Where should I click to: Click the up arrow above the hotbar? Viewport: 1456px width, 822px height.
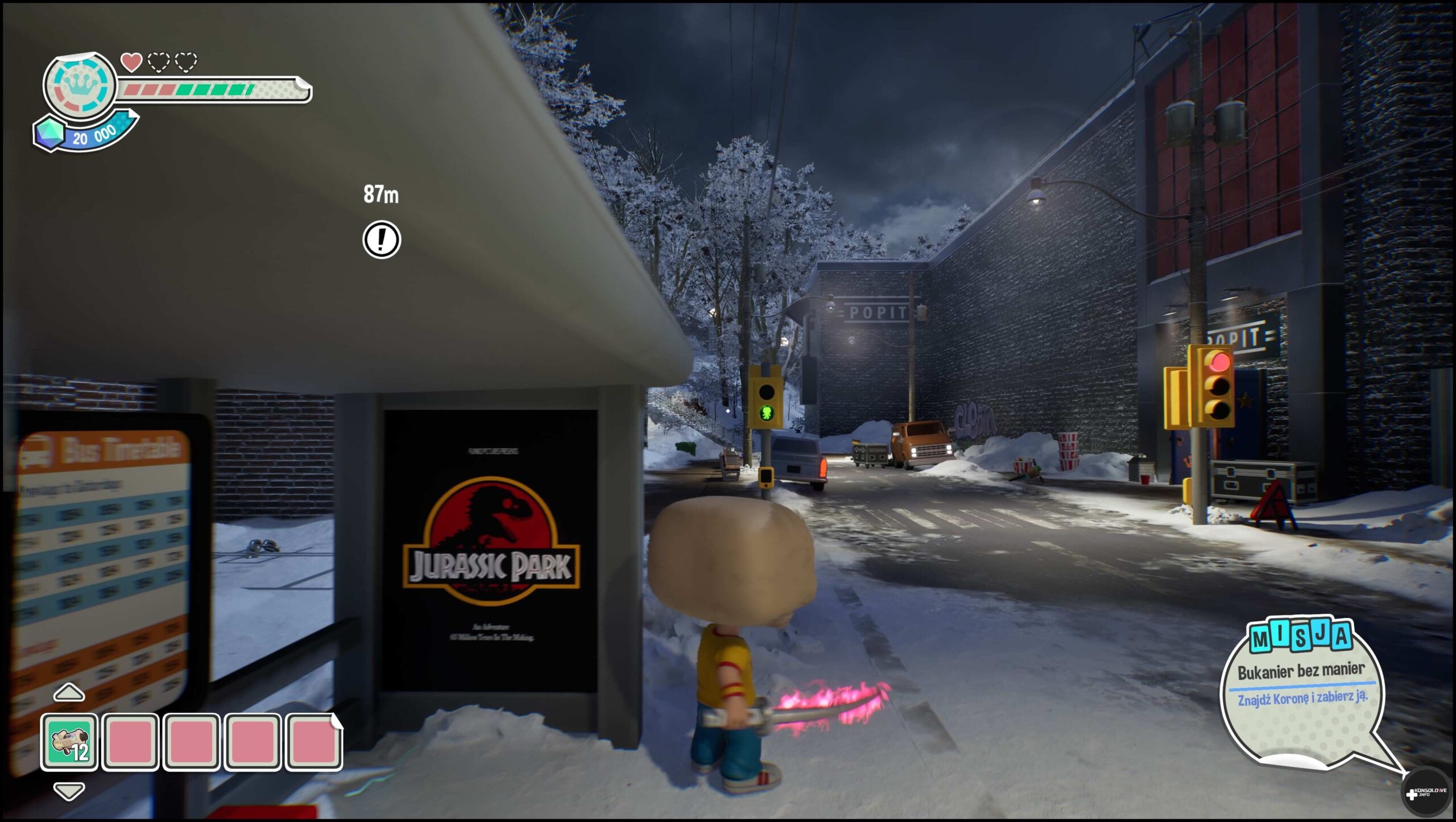69,692
